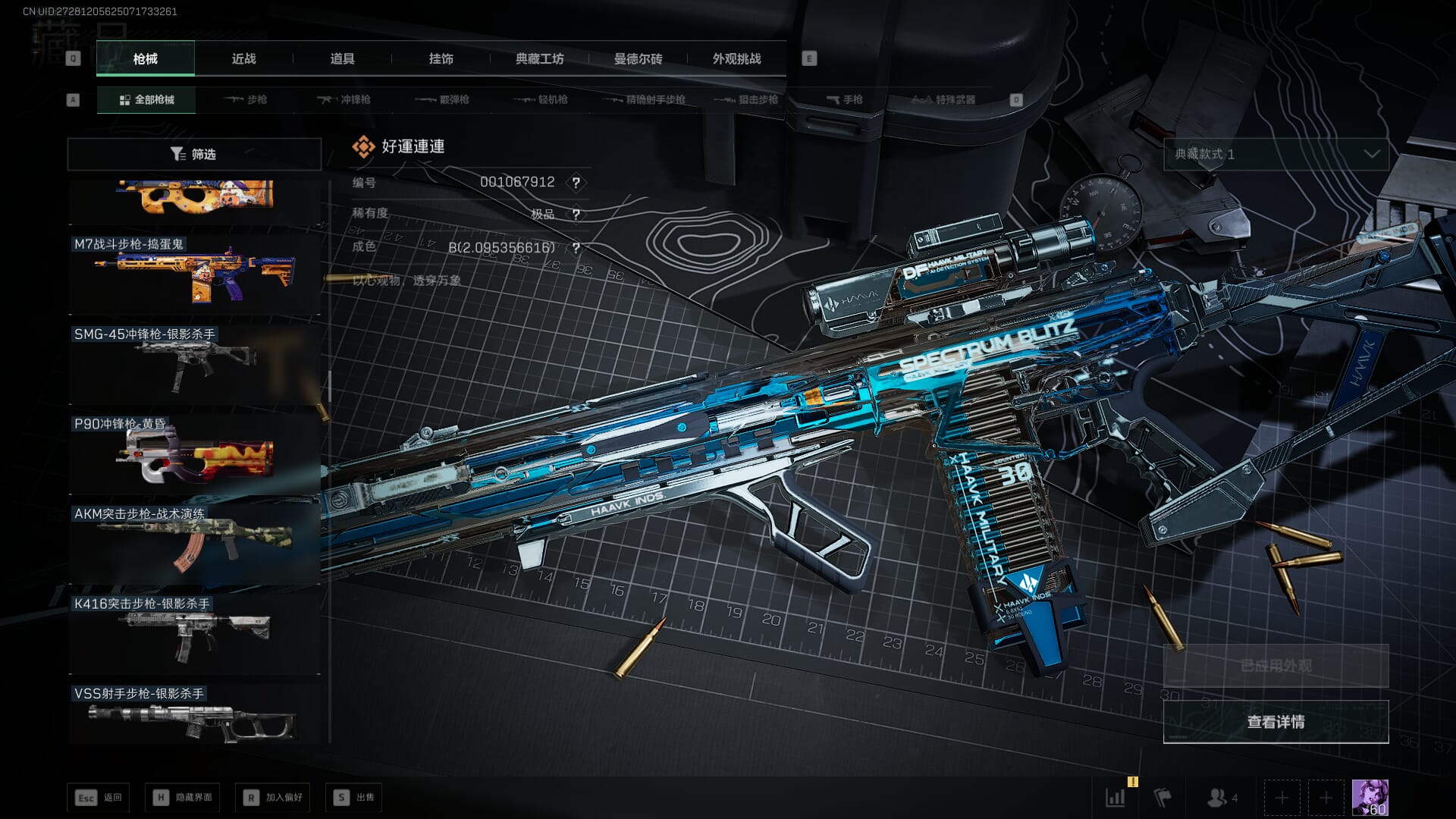
Task: Filter by 步枪 rifle category
Action: 246,99
